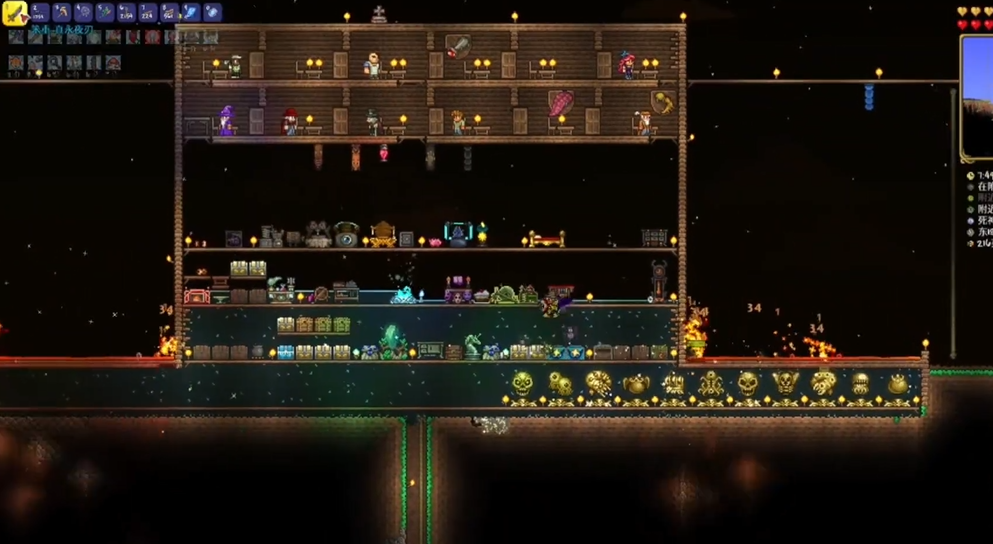Image resolution: width=993 pixels, height=544 pixels.
Task: Select the sword in the highlighted hotbar slot
Action: coord(14,13)
